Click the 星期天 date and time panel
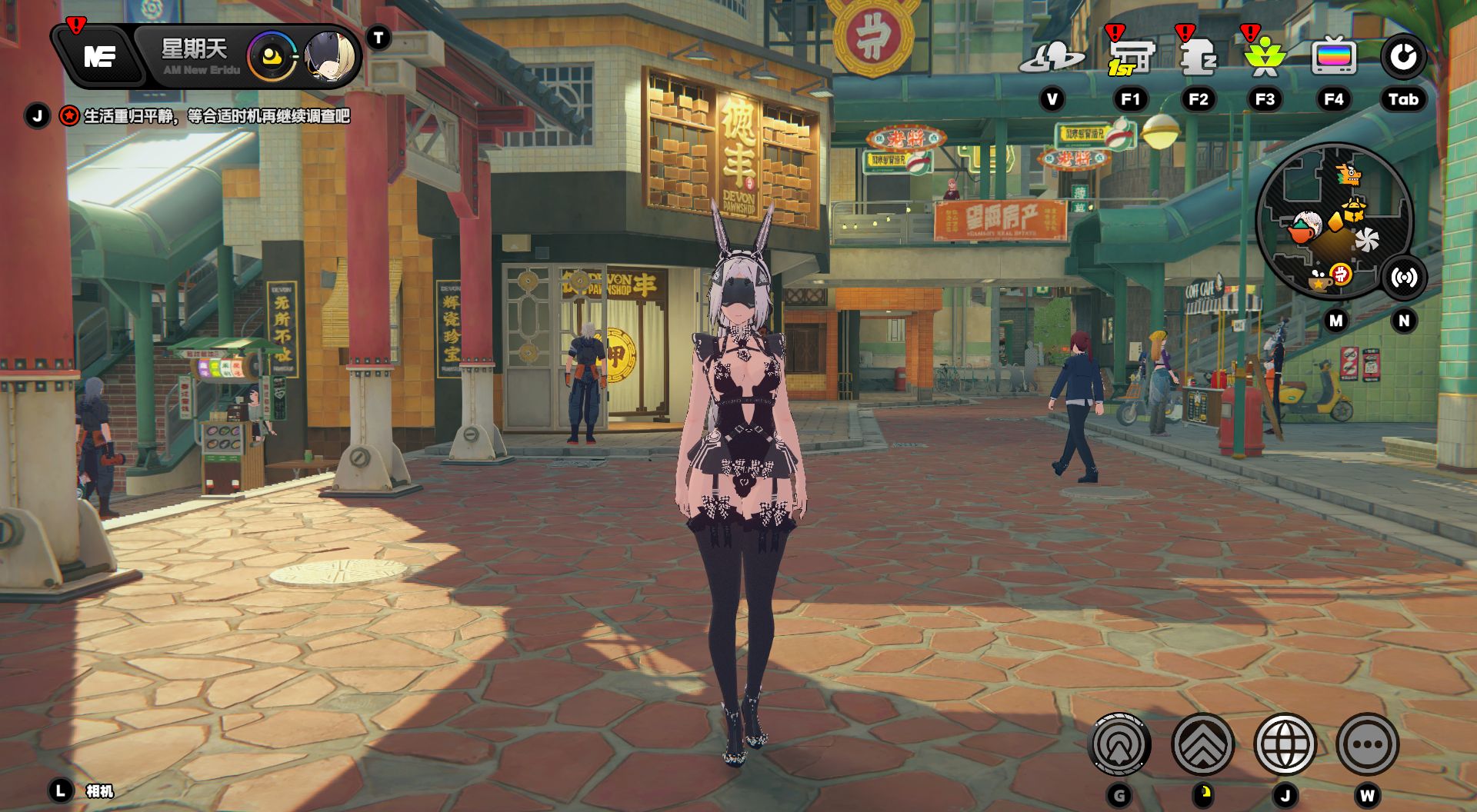 tap(195, 57)
